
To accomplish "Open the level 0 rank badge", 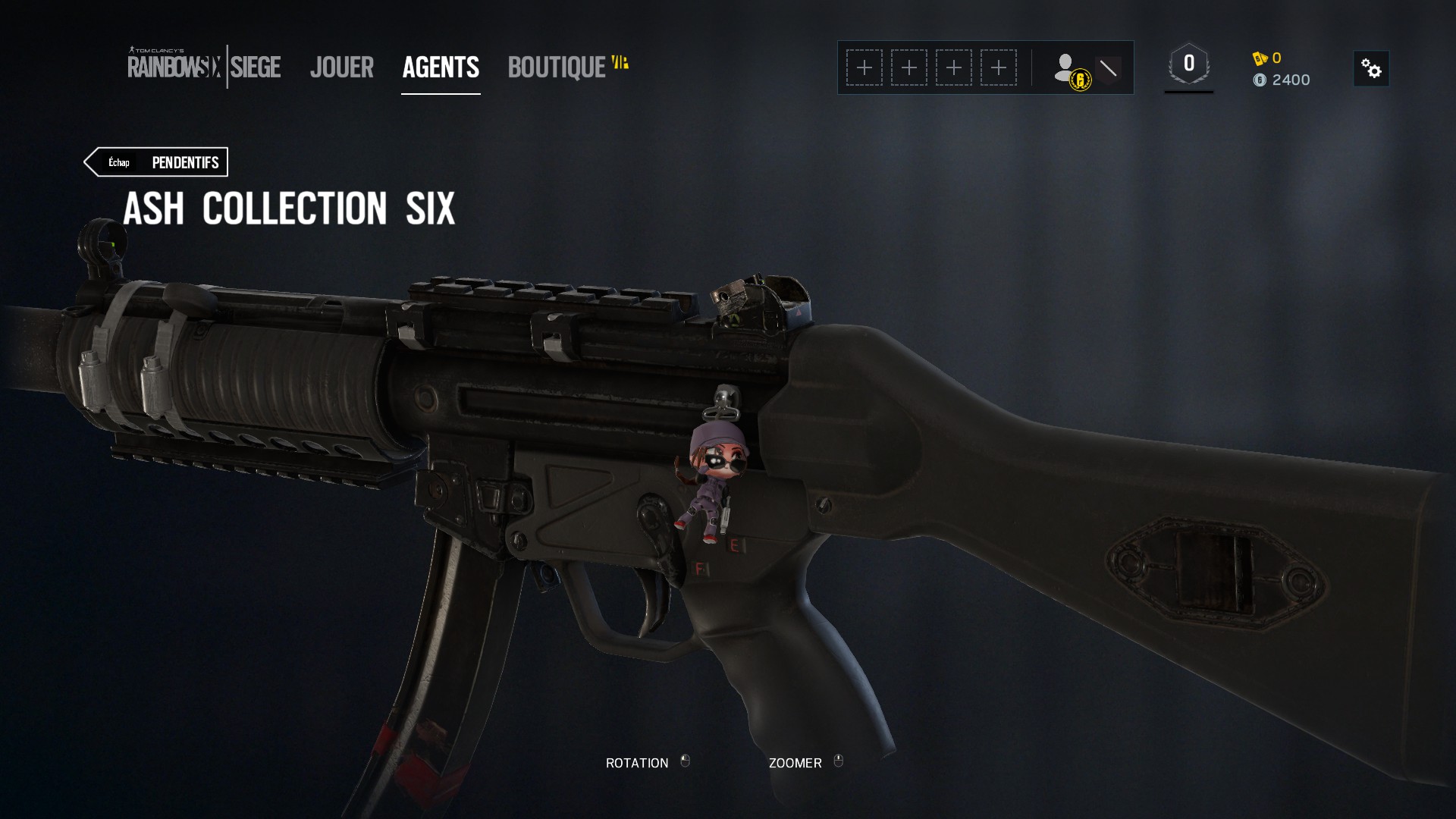I will point(1188,65).
